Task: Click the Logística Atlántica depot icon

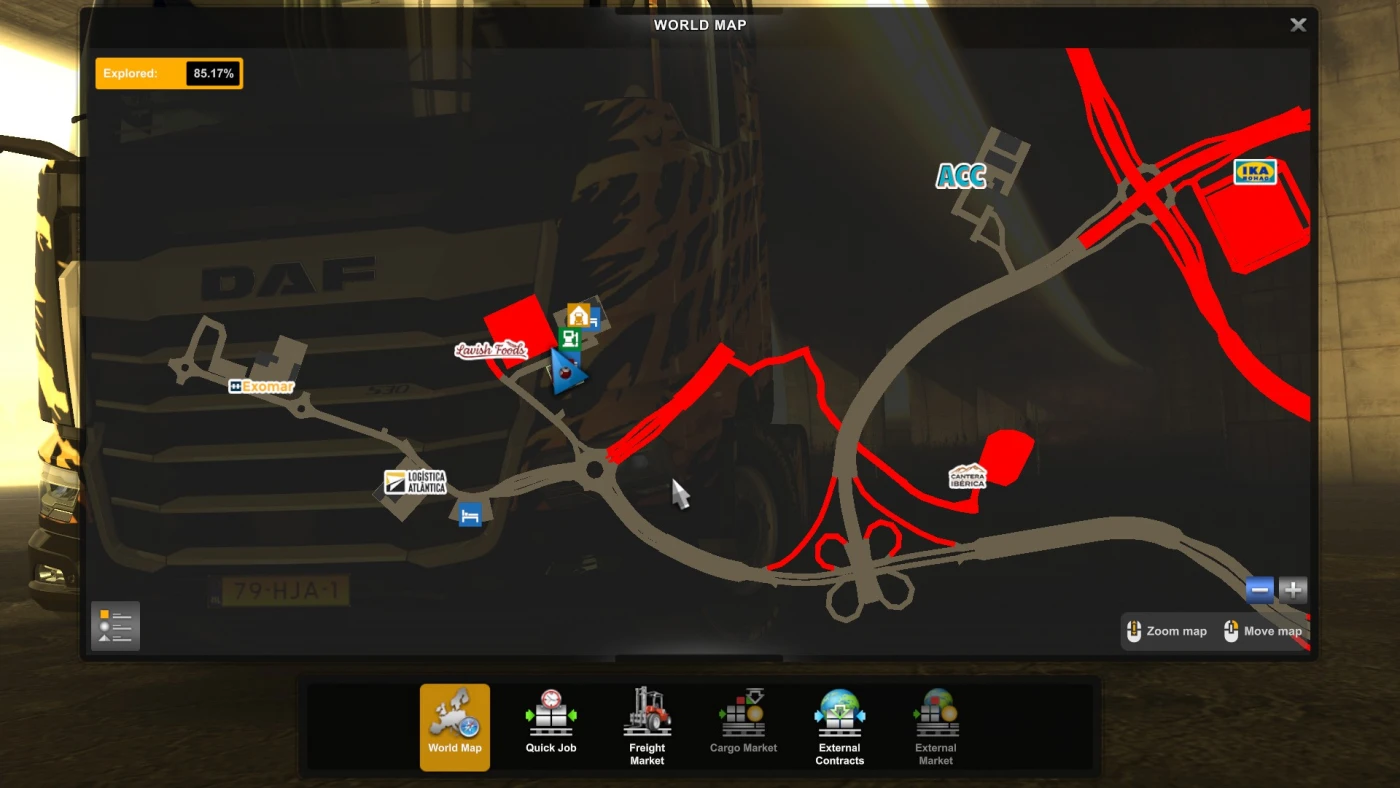Action: click(x=417, y=481)
